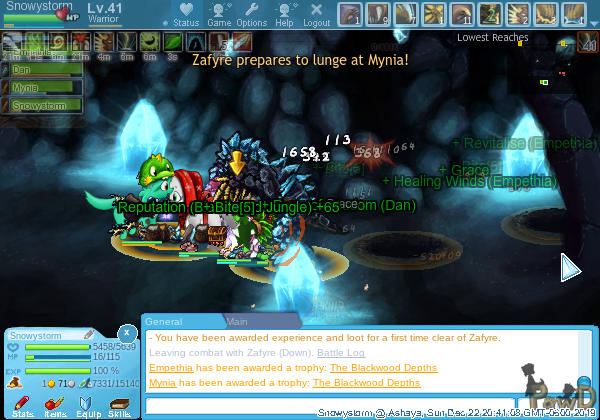600x420 pixels.
Task: Close the Snowystorm status panel
Action: coord(126,332)
